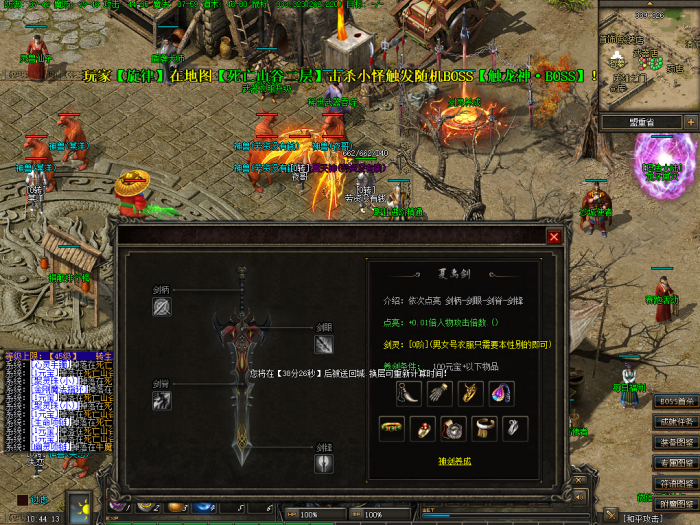Click the 神剑养成 link
This screenshot has height=525, width=700.
pos(454,461)
